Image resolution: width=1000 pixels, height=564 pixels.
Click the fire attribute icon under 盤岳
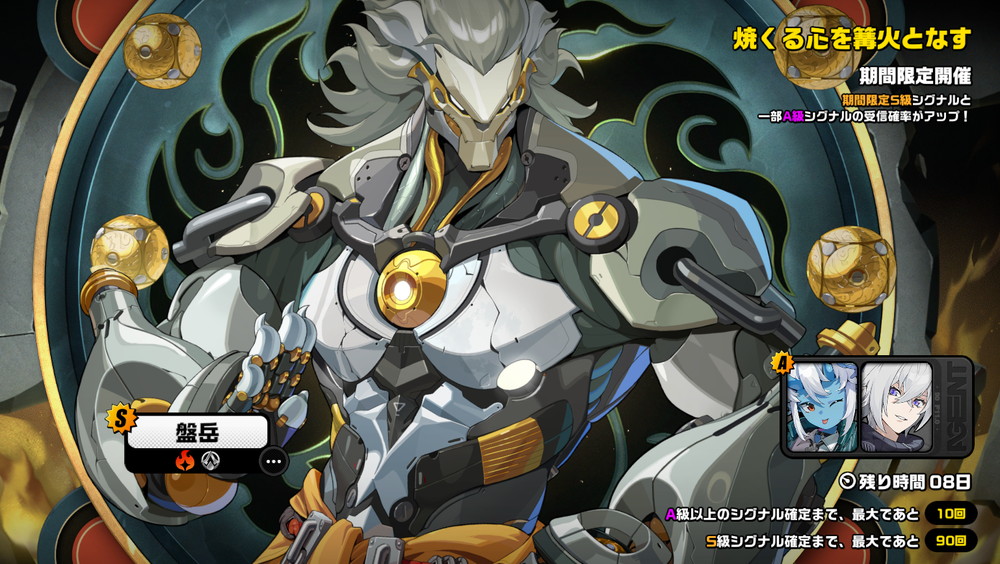[187, 461]
